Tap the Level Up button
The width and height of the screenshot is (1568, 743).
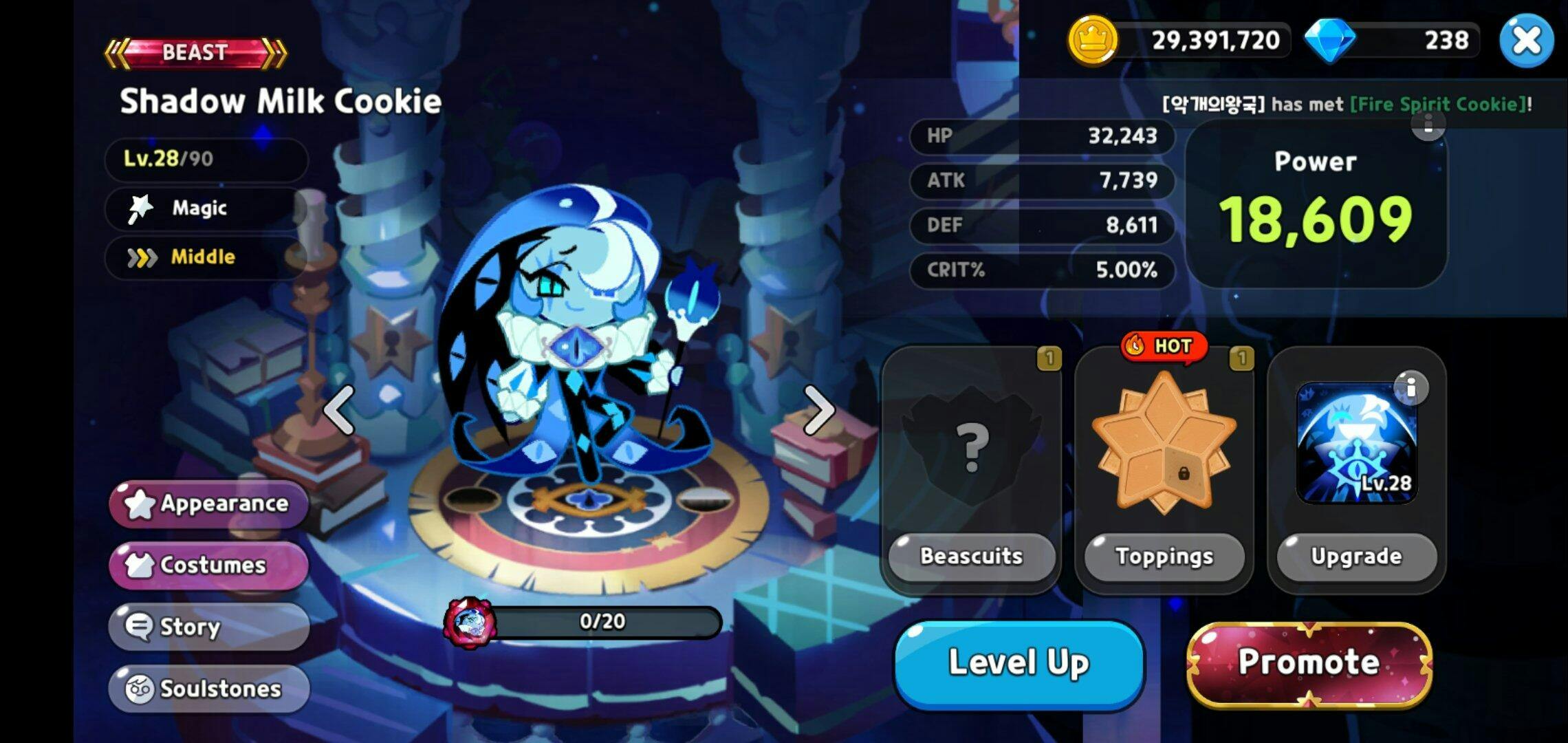pos(1019,663)
